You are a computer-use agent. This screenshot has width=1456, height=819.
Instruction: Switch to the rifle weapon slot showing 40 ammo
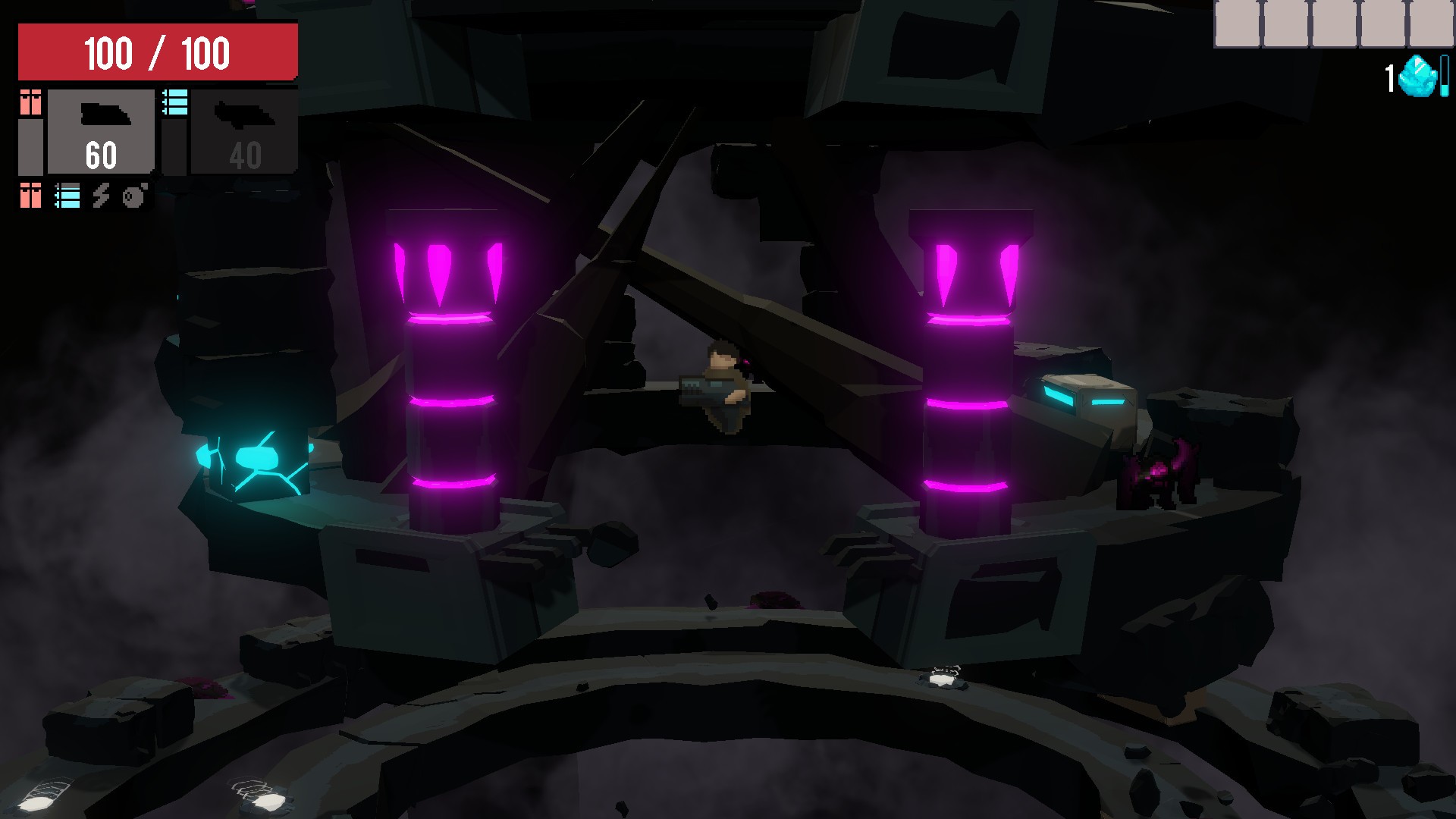tap(244, 130)
